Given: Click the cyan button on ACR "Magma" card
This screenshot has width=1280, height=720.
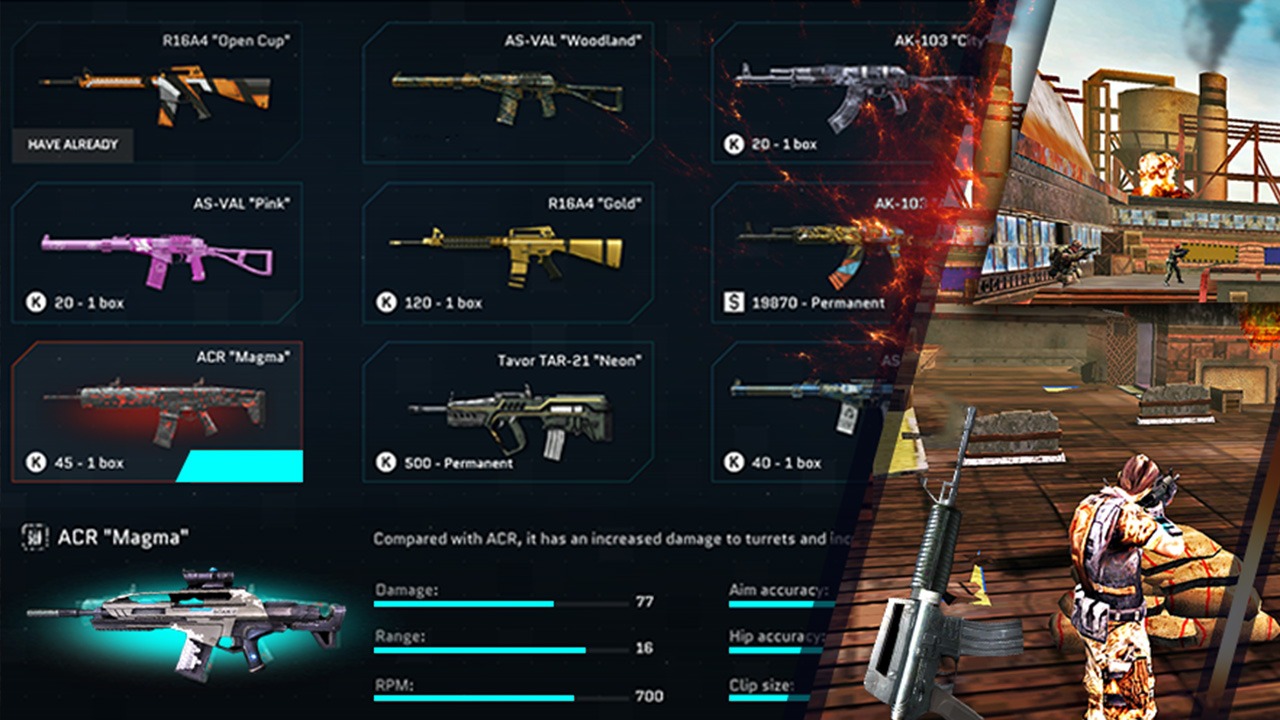Looking at the screenshot, I should click(242, 466).
